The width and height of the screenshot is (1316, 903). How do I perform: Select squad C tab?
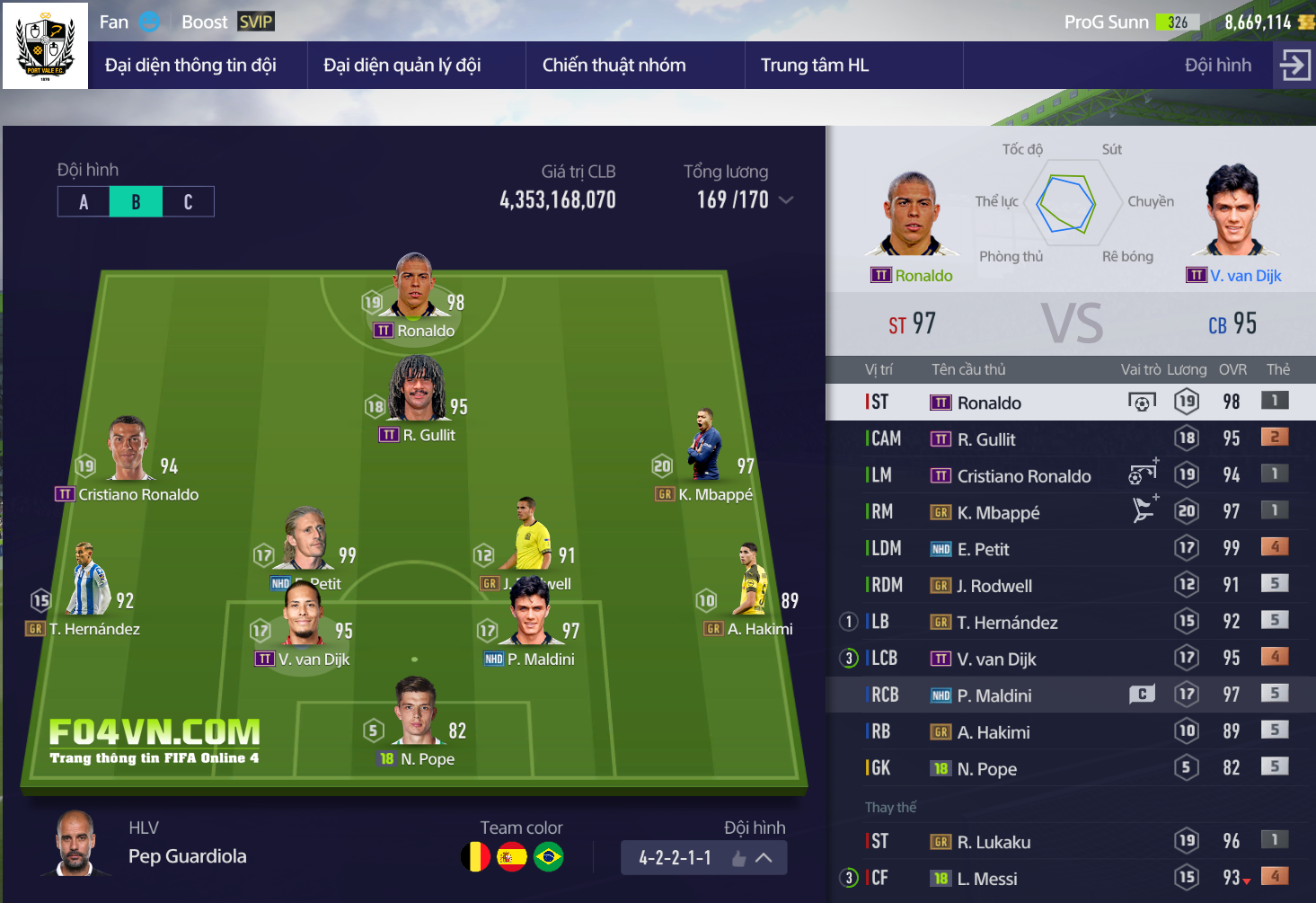188,202
